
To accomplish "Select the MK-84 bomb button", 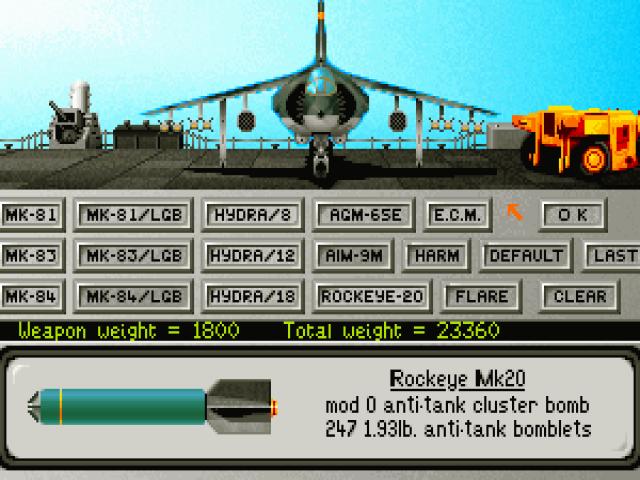I will click(x=30, y=297).
